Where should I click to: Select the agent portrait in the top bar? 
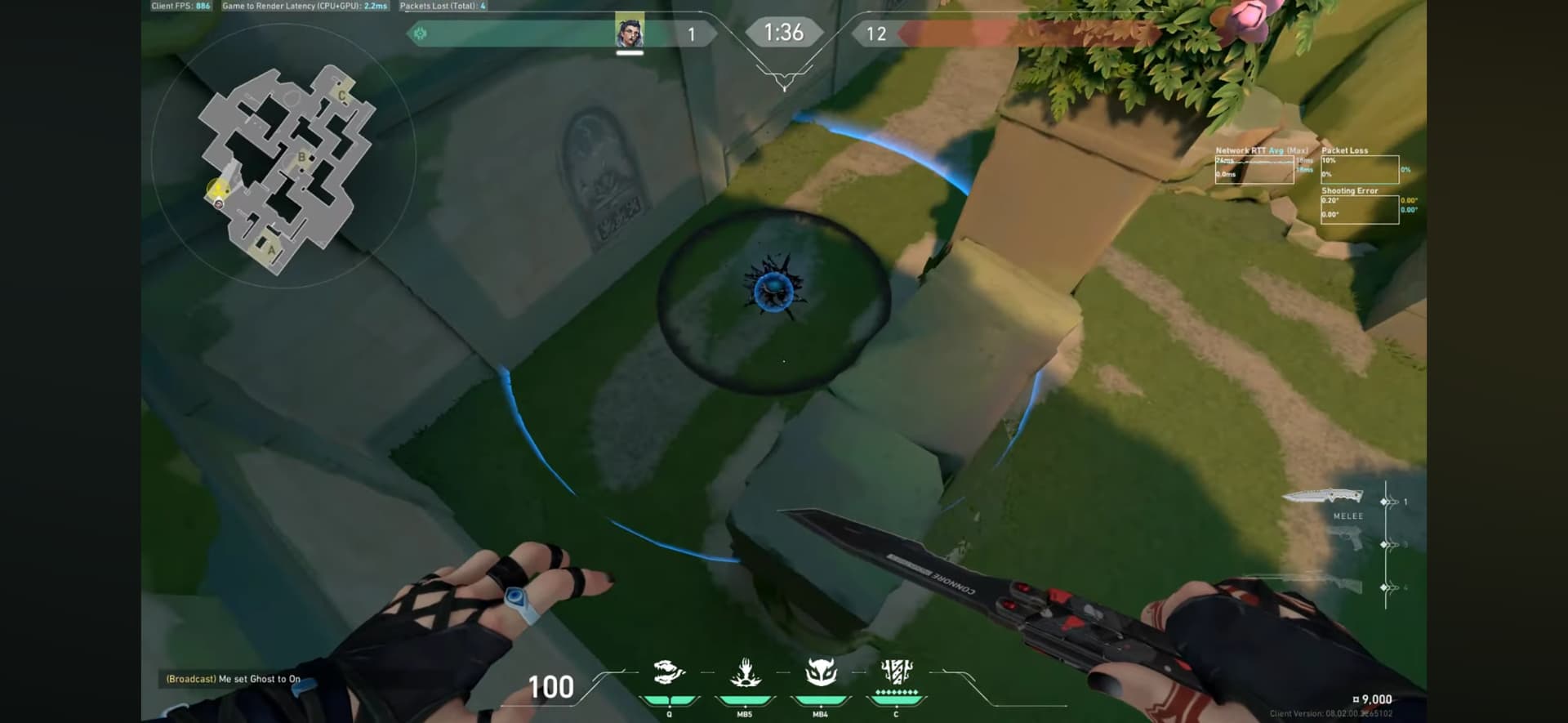[x=629, y=33]
